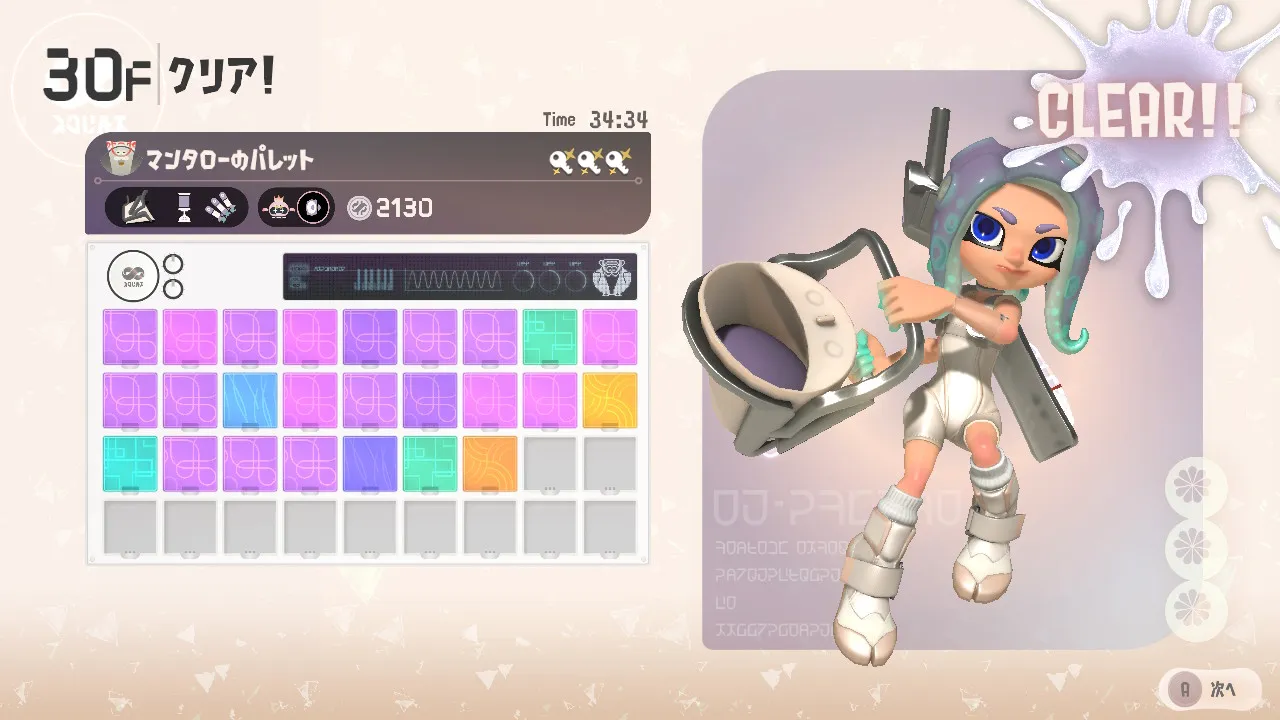Click the round disc icon beside the drone
Screen dimensions: 1280x720
pos(314,208)
